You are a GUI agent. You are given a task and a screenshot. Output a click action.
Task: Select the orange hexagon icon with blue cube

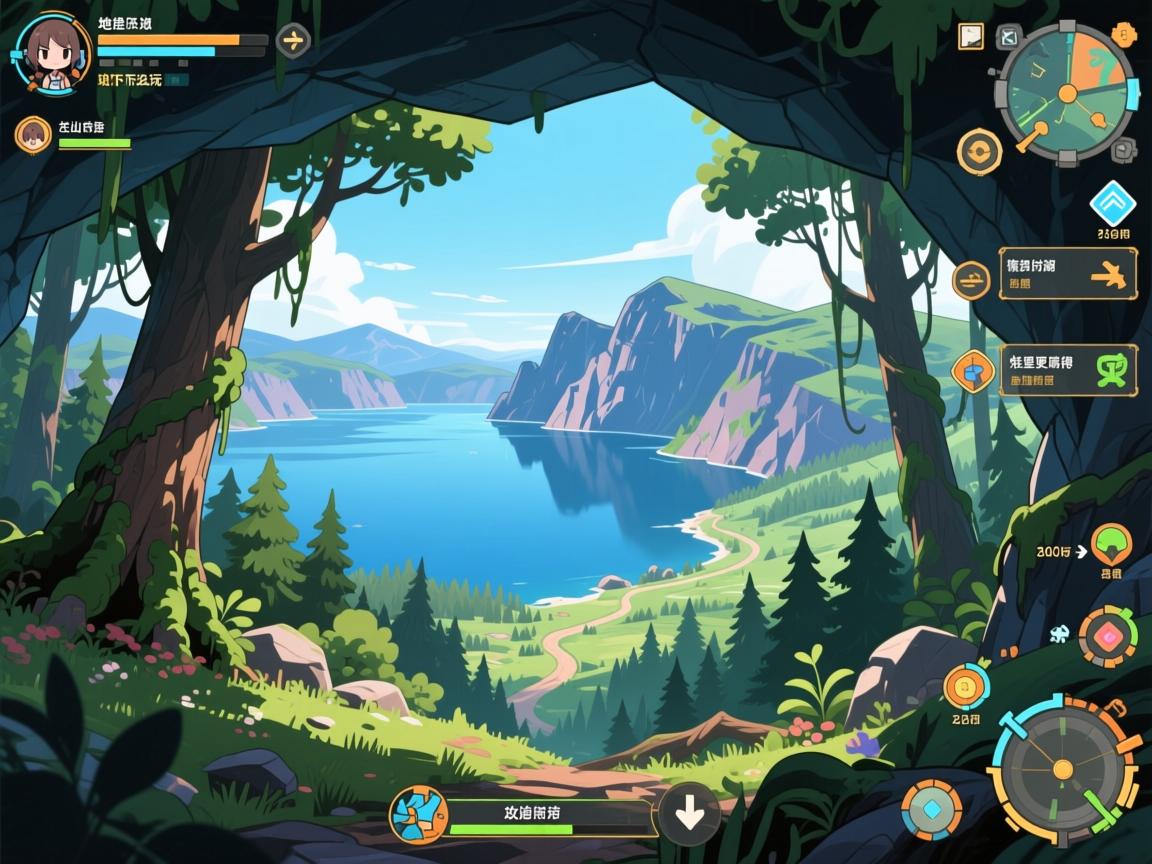[x=971, y=371]
